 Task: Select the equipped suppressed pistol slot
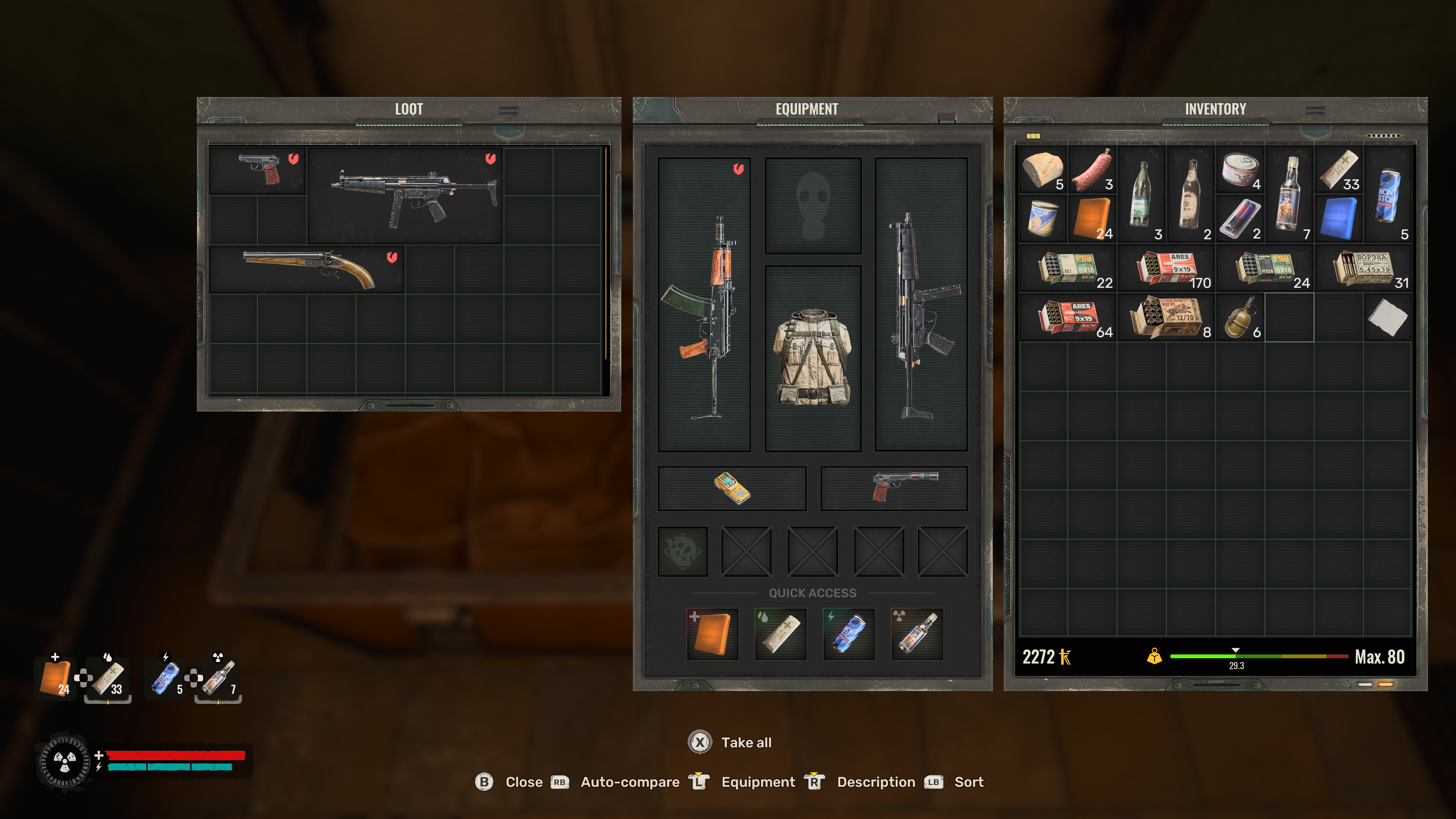[x=894, y=488]
